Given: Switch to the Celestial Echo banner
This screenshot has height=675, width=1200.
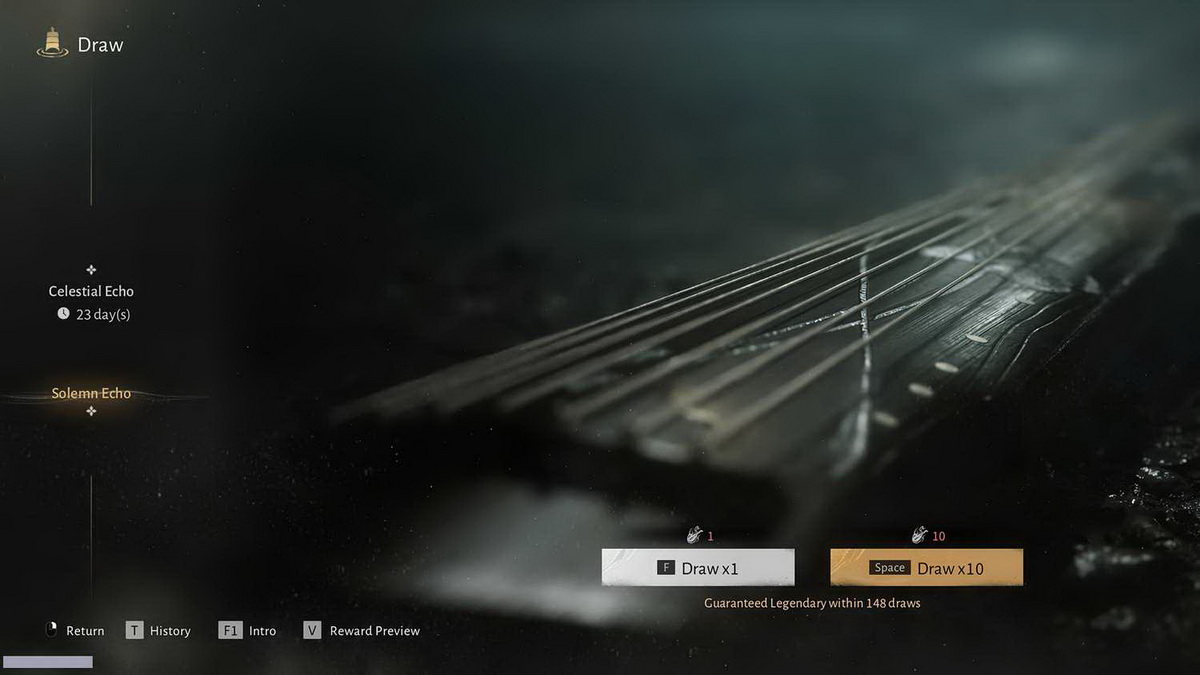Looking at the screenshot, I should tap(91, 291).
